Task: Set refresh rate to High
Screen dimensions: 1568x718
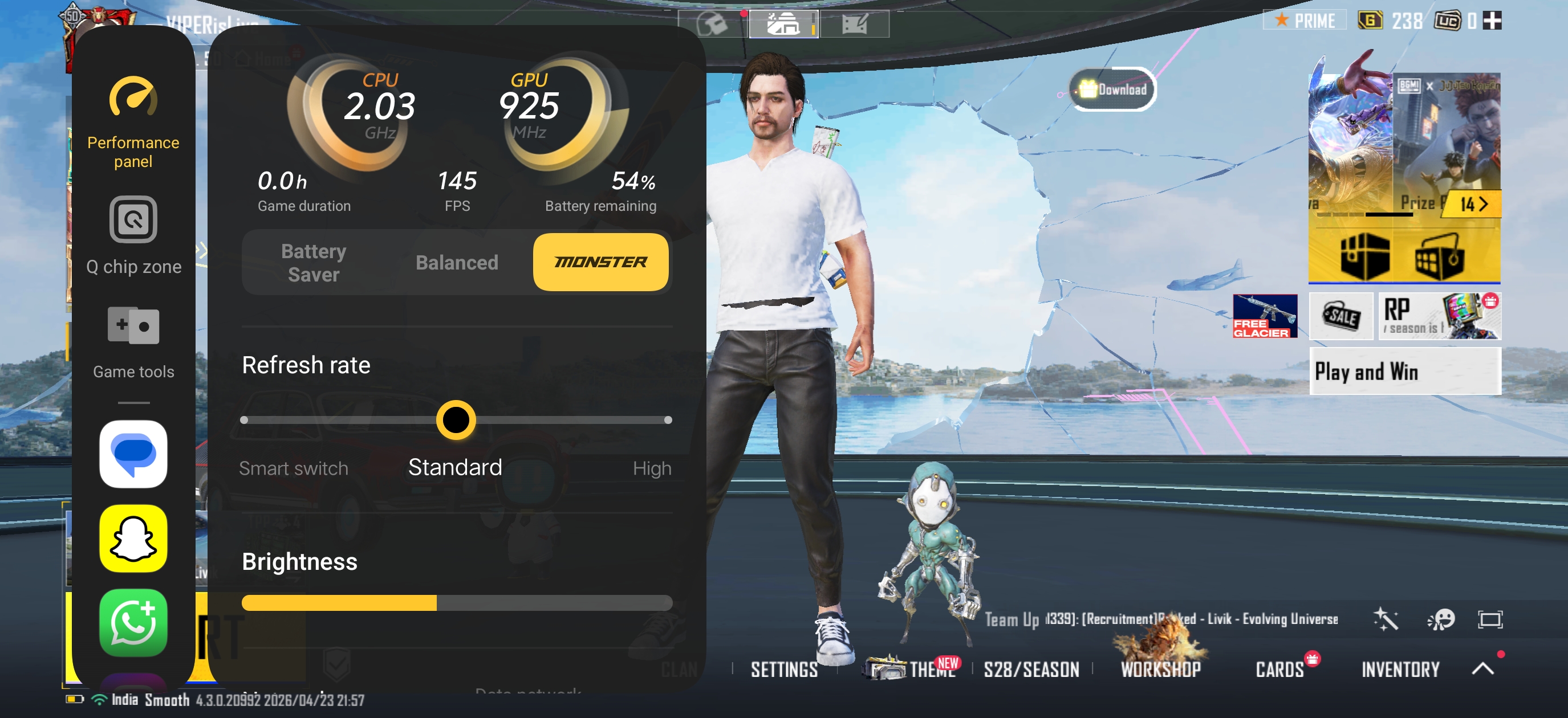Action: (667, 421)
